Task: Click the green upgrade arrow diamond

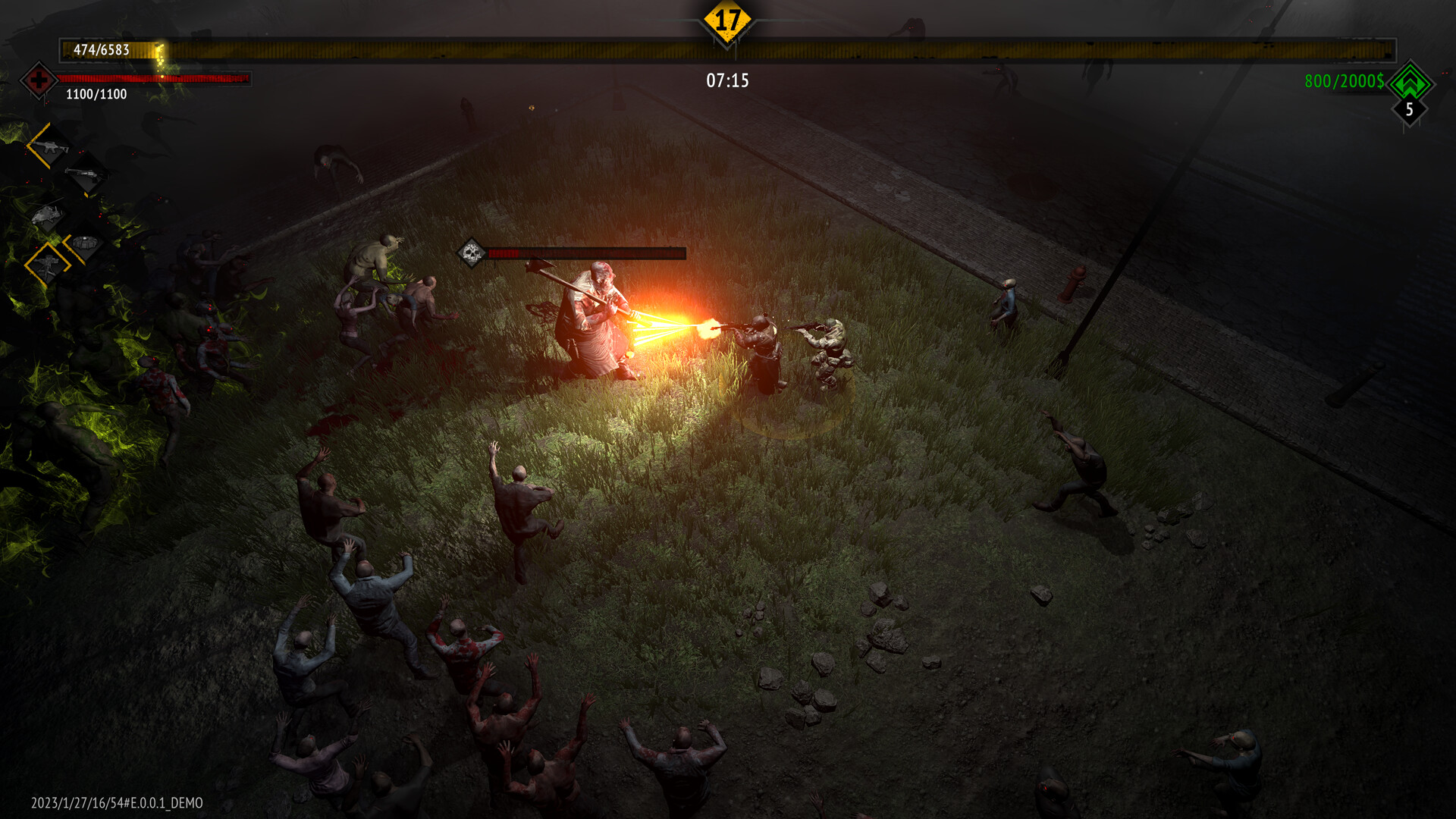Action: click(1410, 84)
